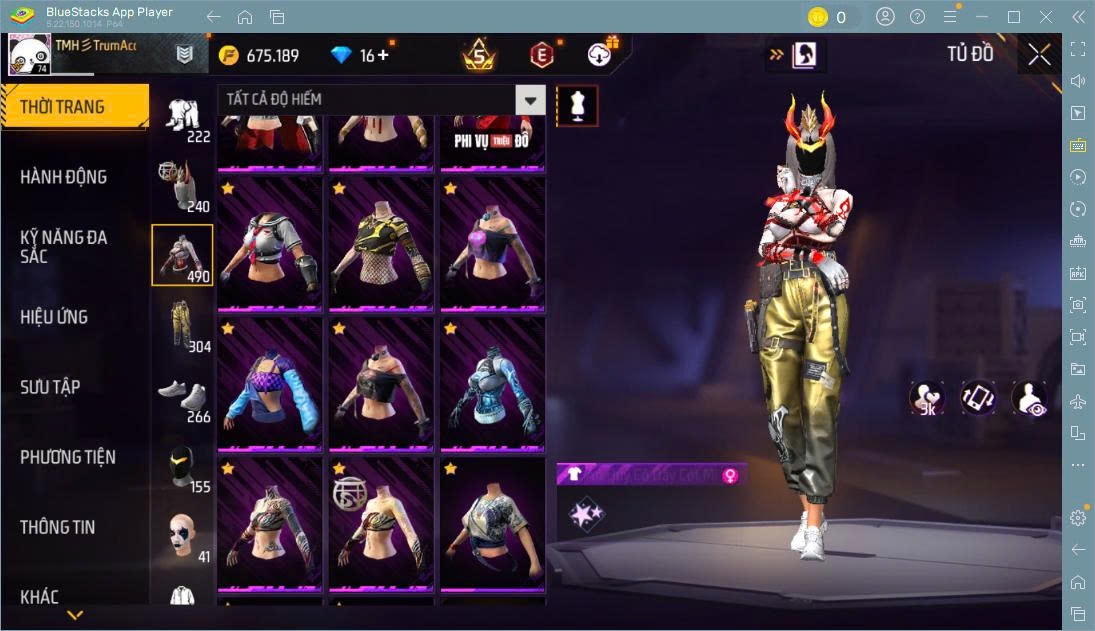Choose the shoes subcategory with 266 items

coord(183,395)
